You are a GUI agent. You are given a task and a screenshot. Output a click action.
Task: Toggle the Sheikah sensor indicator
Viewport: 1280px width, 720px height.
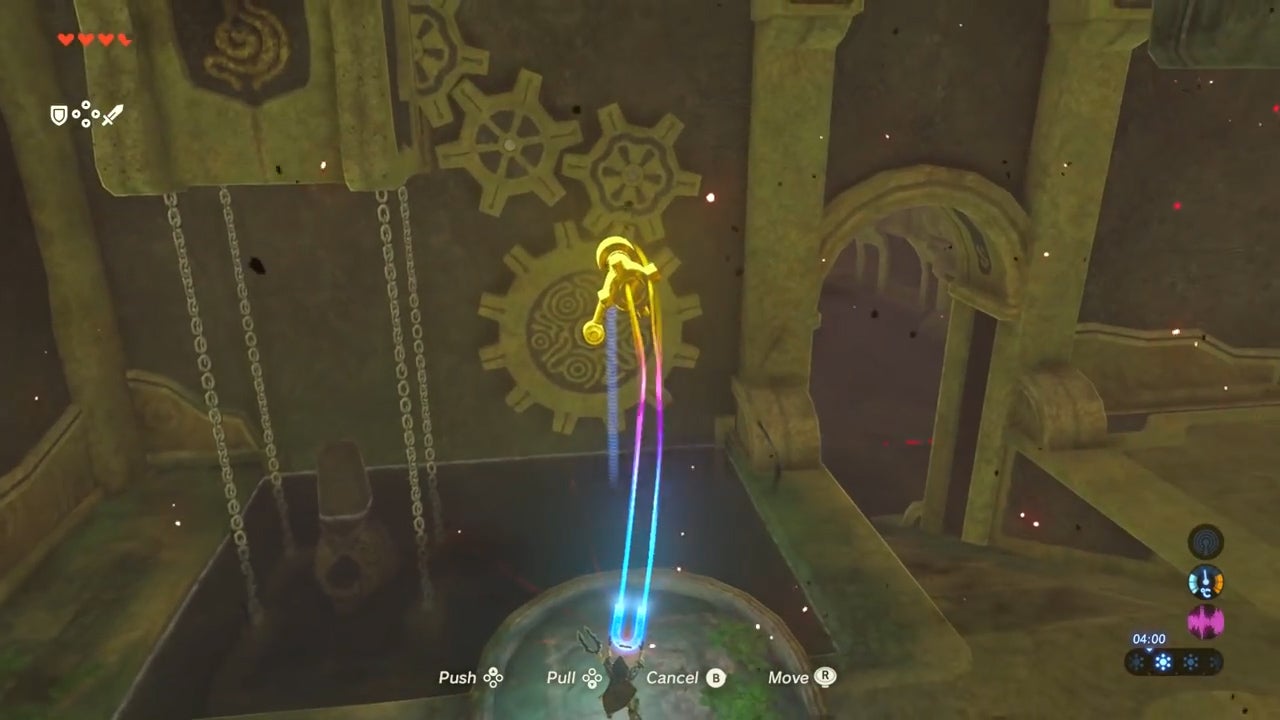pyautogui.click(x=1204, y=541)
